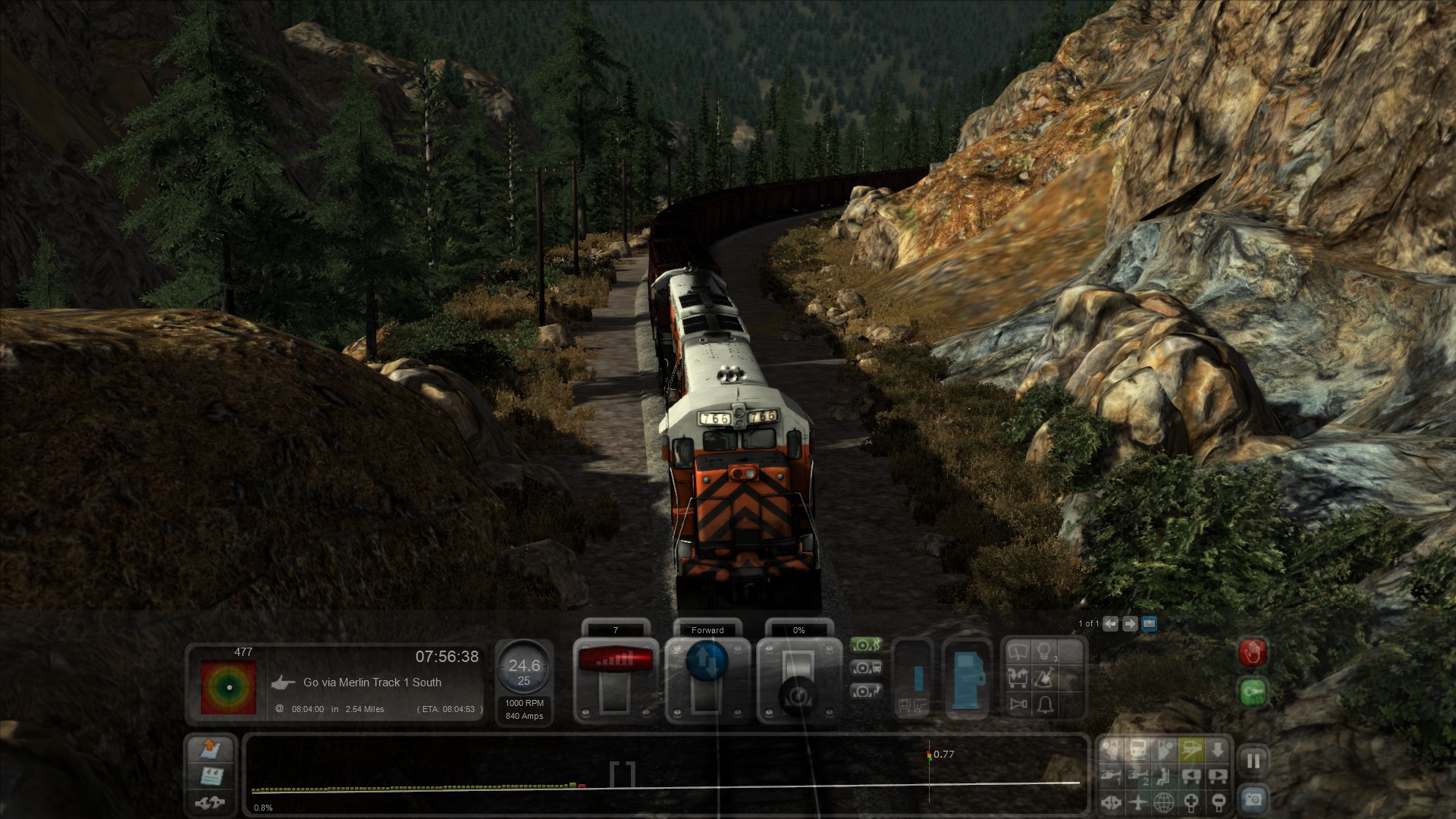Sound the horn icon
Image resolution: width=1456 pixels, height=819 pixels.
tap(1019, 704)
